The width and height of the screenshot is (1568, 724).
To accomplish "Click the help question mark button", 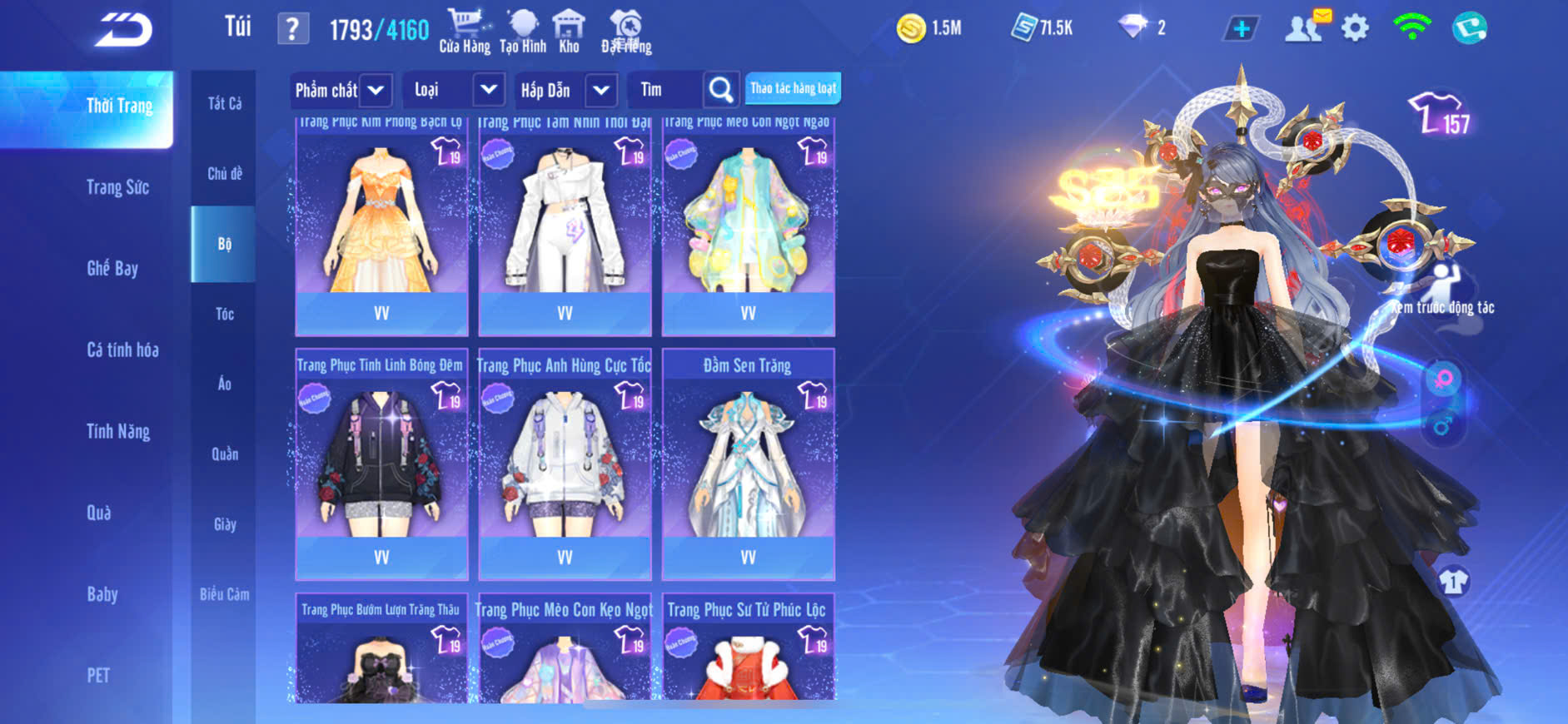I will pyautogui.click(x=292, y=29).
